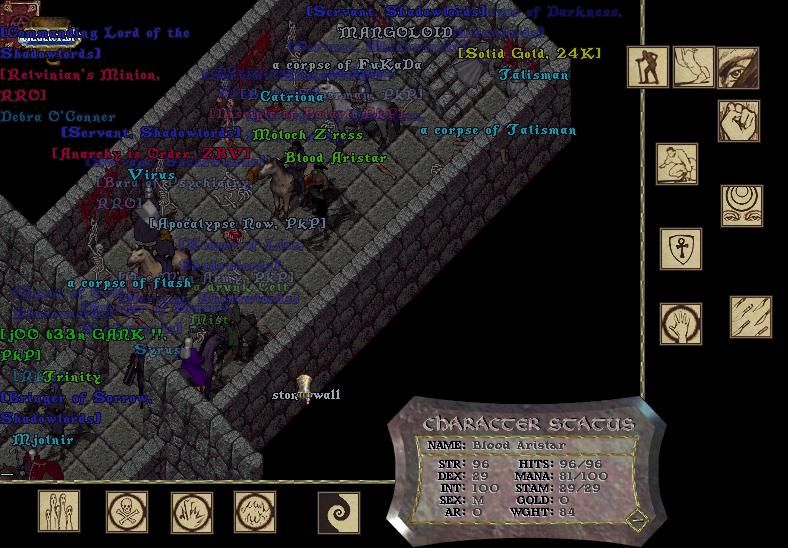
Task: Cast the skull and crossbones spell
Action: (128, 511)
